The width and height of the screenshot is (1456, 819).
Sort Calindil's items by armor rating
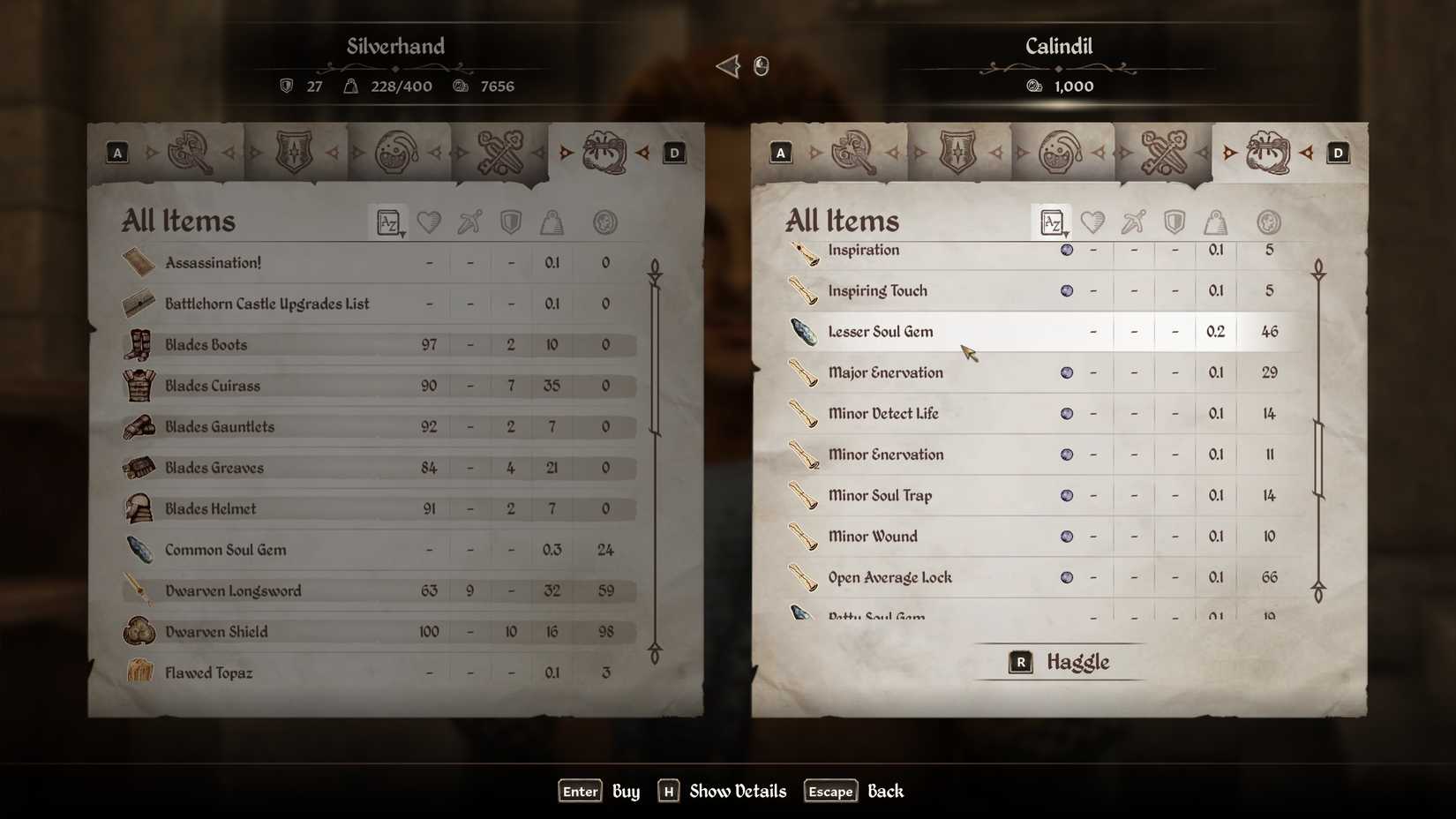1175,222
